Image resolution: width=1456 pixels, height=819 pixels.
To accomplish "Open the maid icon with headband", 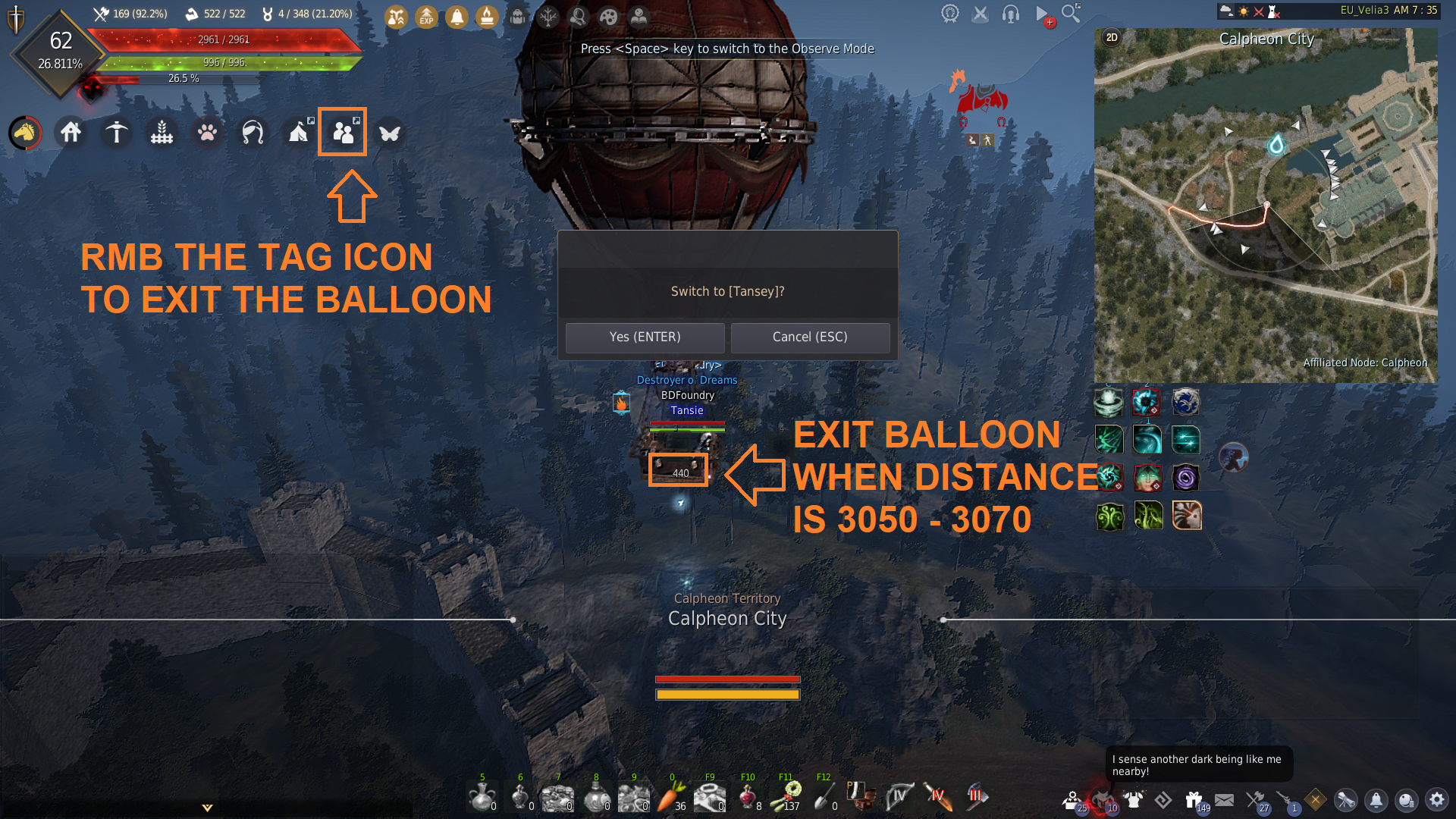I will click(x=253, y=133).
